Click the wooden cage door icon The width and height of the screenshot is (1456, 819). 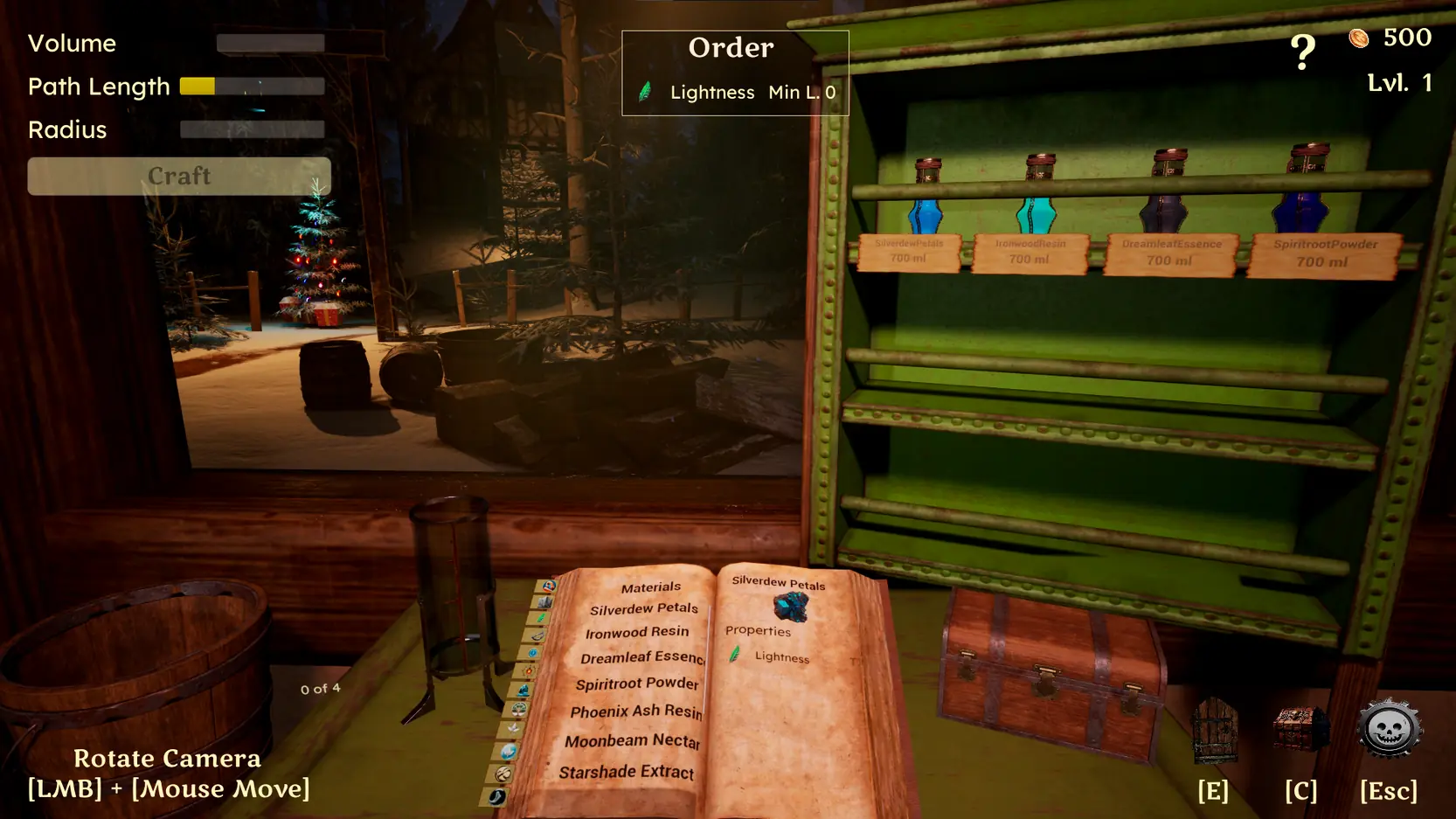click(x=1215, y=731)
